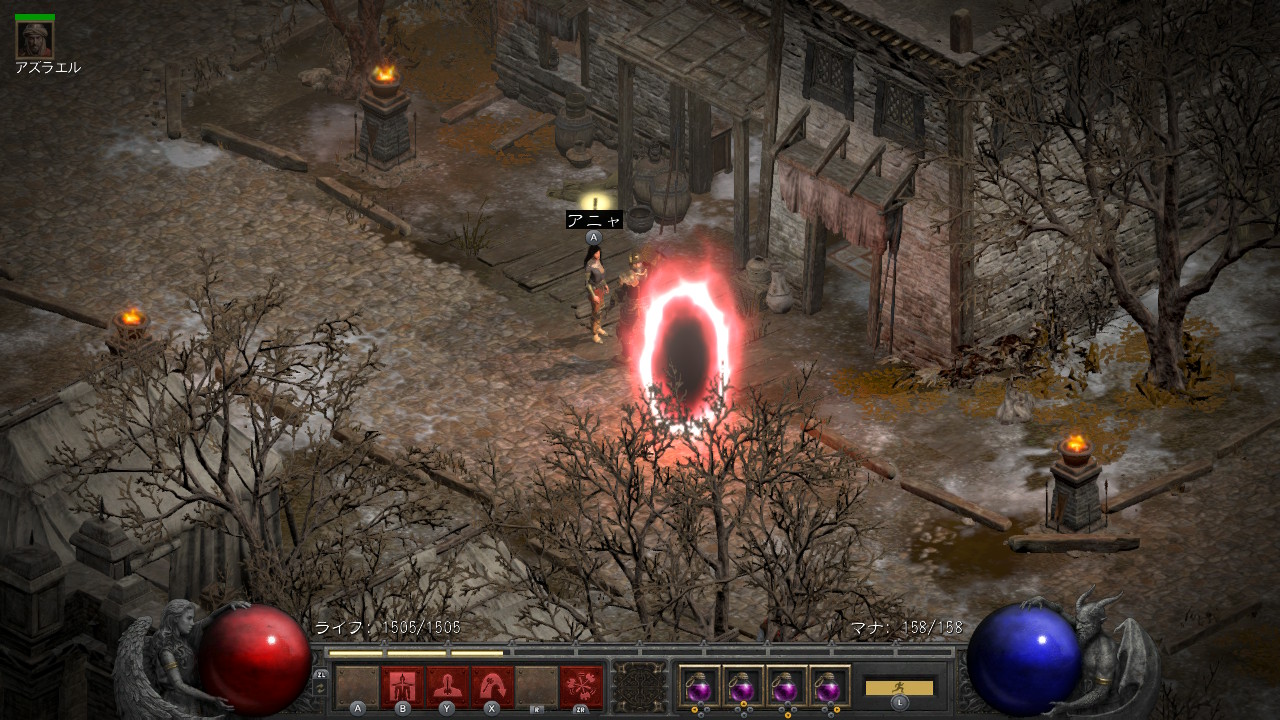
Task: Select the mercenary Azrael portrait
Action: (35, 39)
